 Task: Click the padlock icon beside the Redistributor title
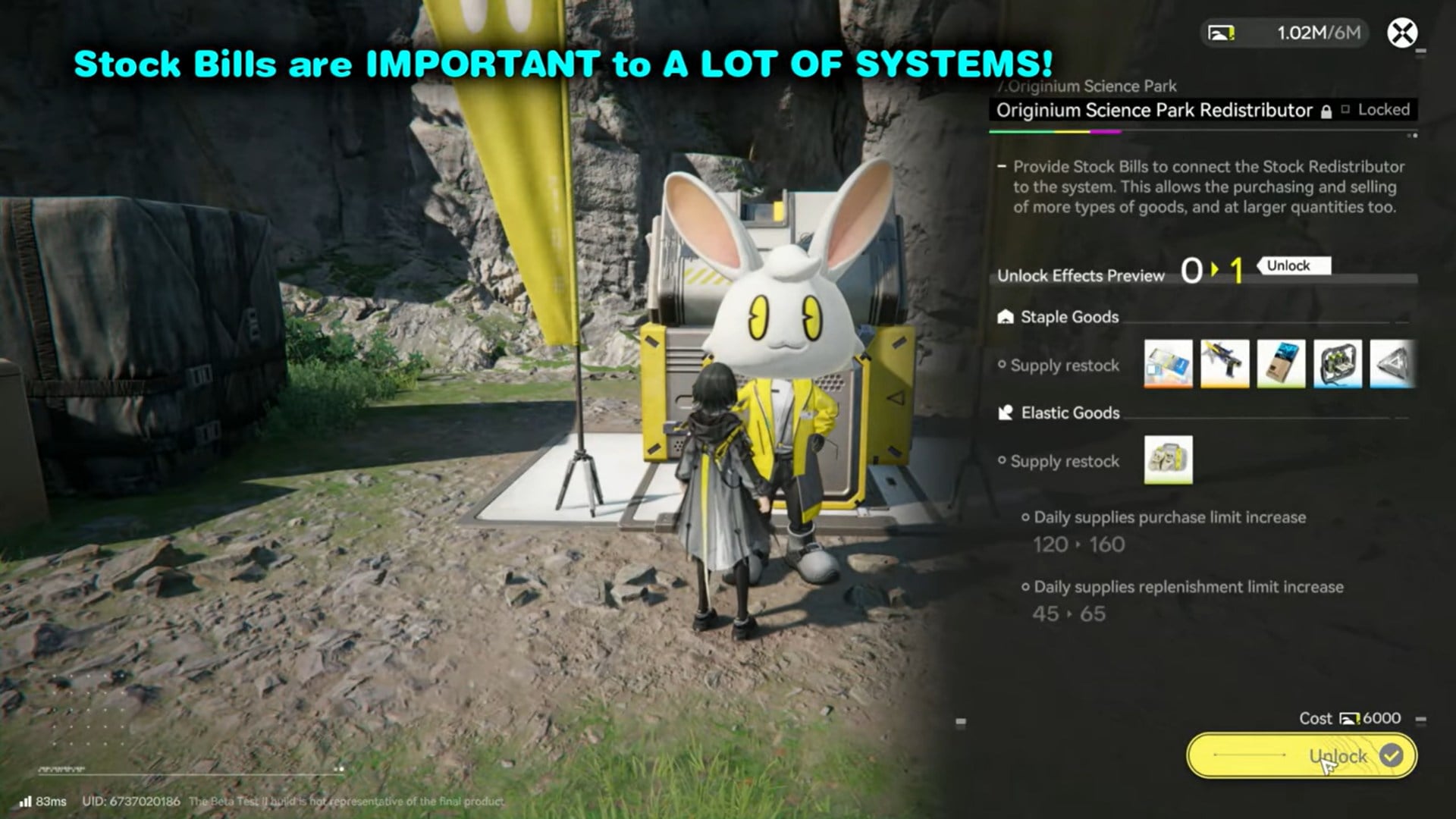(x=1326, y=110)
